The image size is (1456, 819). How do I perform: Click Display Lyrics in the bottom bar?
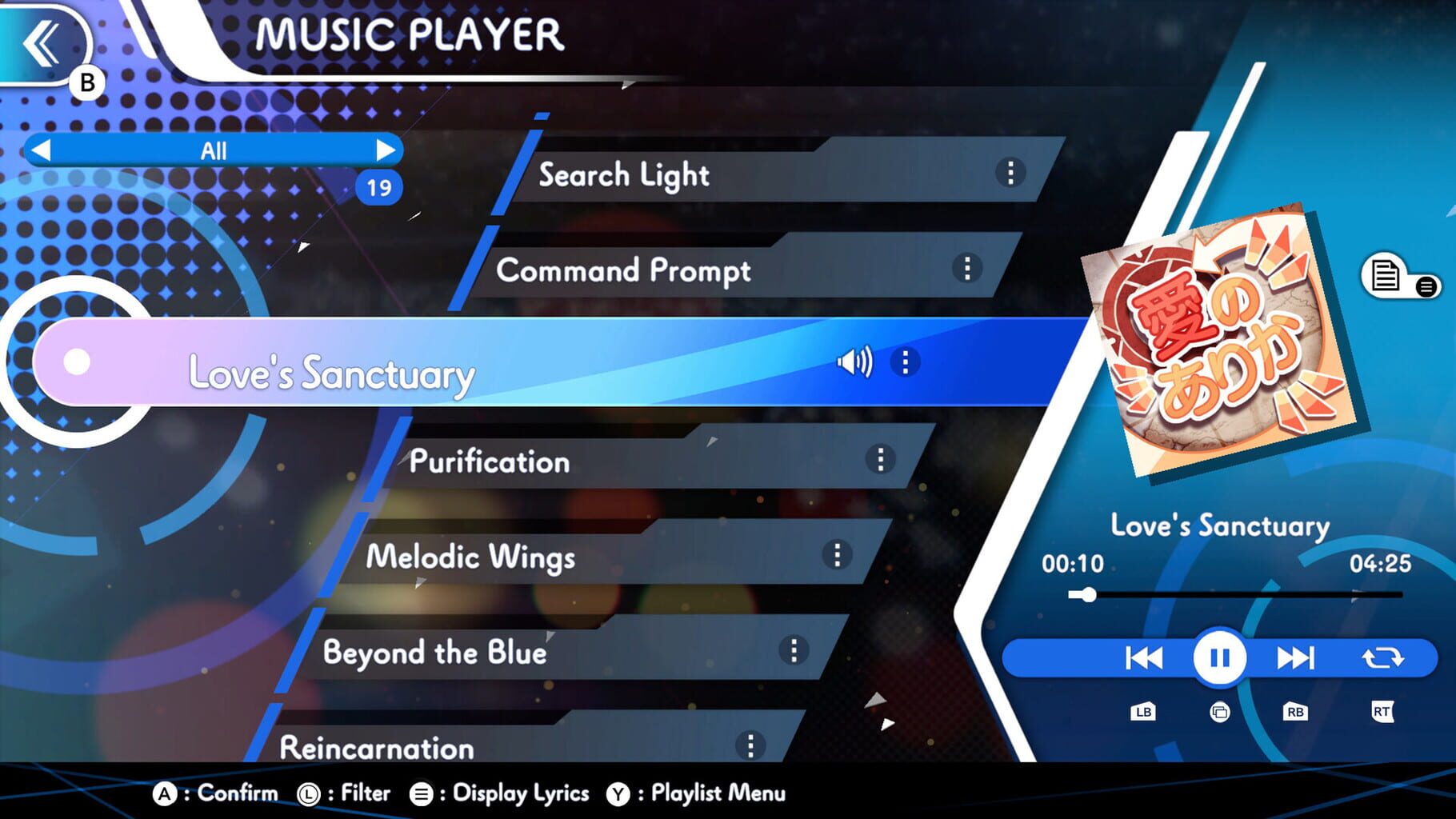pyautogui.click(x=518, y=793)
